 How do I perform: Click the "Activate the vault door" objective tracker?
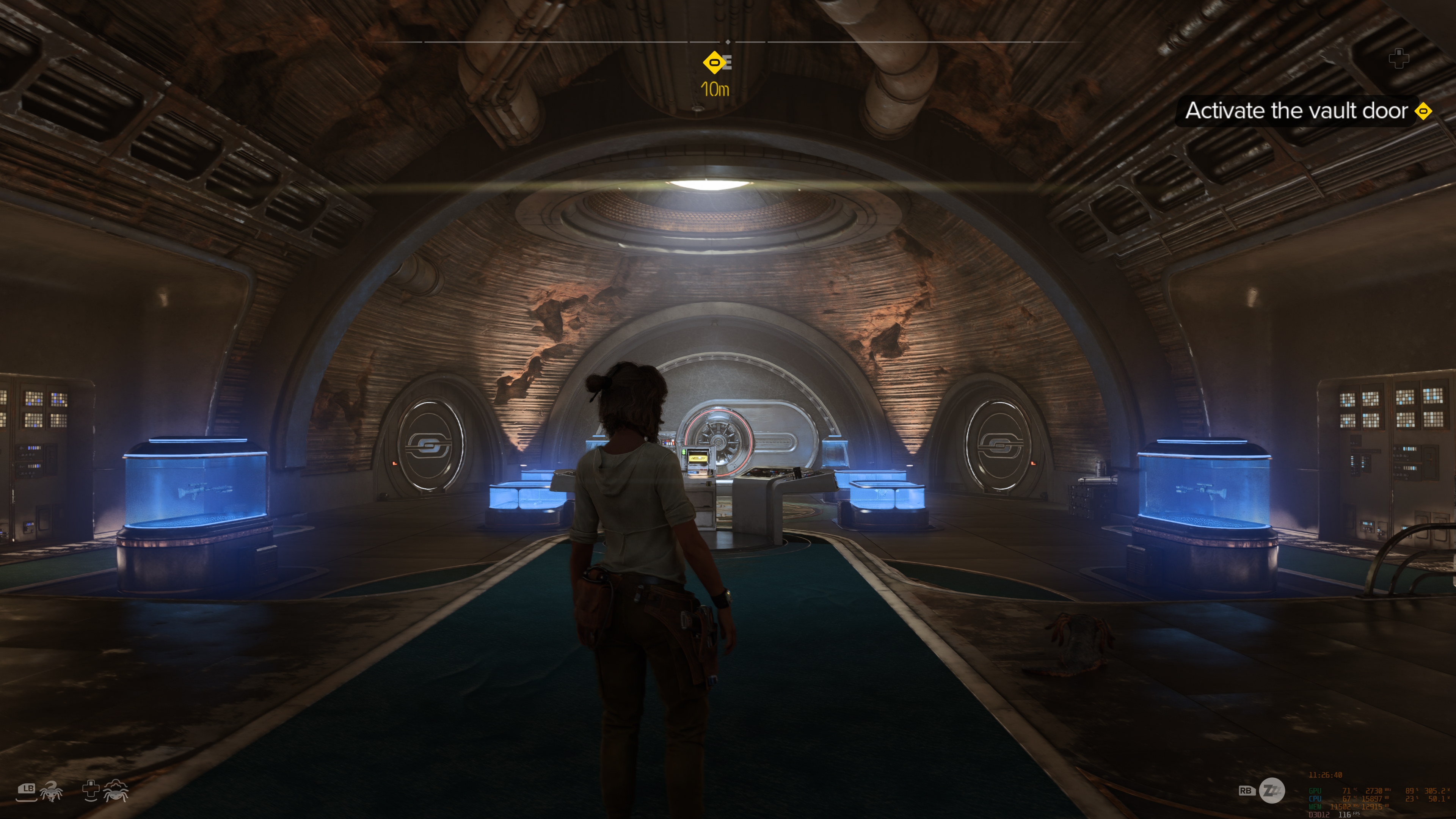pyautogui.click(x=1296, y=111)
